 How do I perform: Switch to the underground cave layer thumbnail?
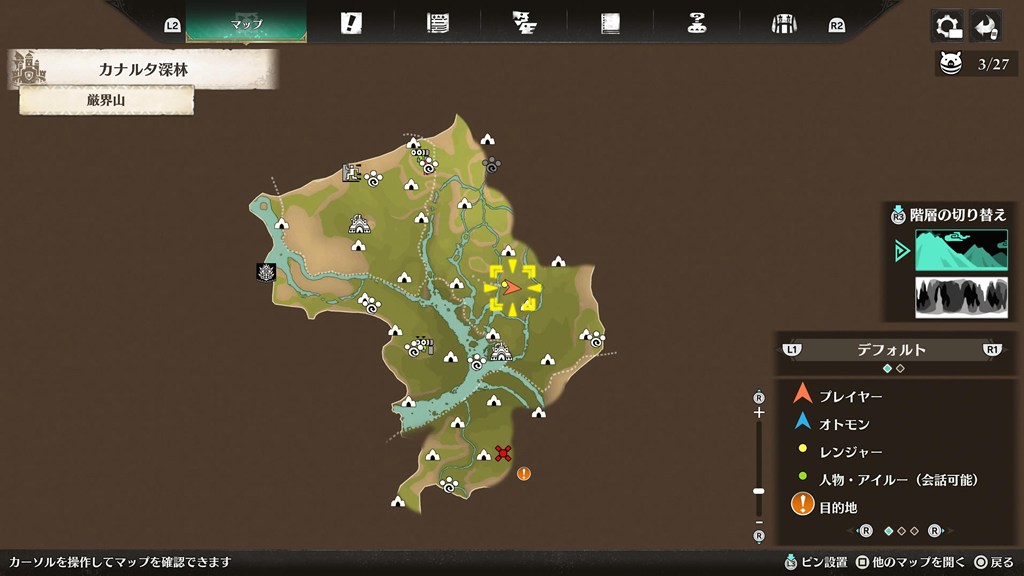pyautogui.click(x=961, y=297)
